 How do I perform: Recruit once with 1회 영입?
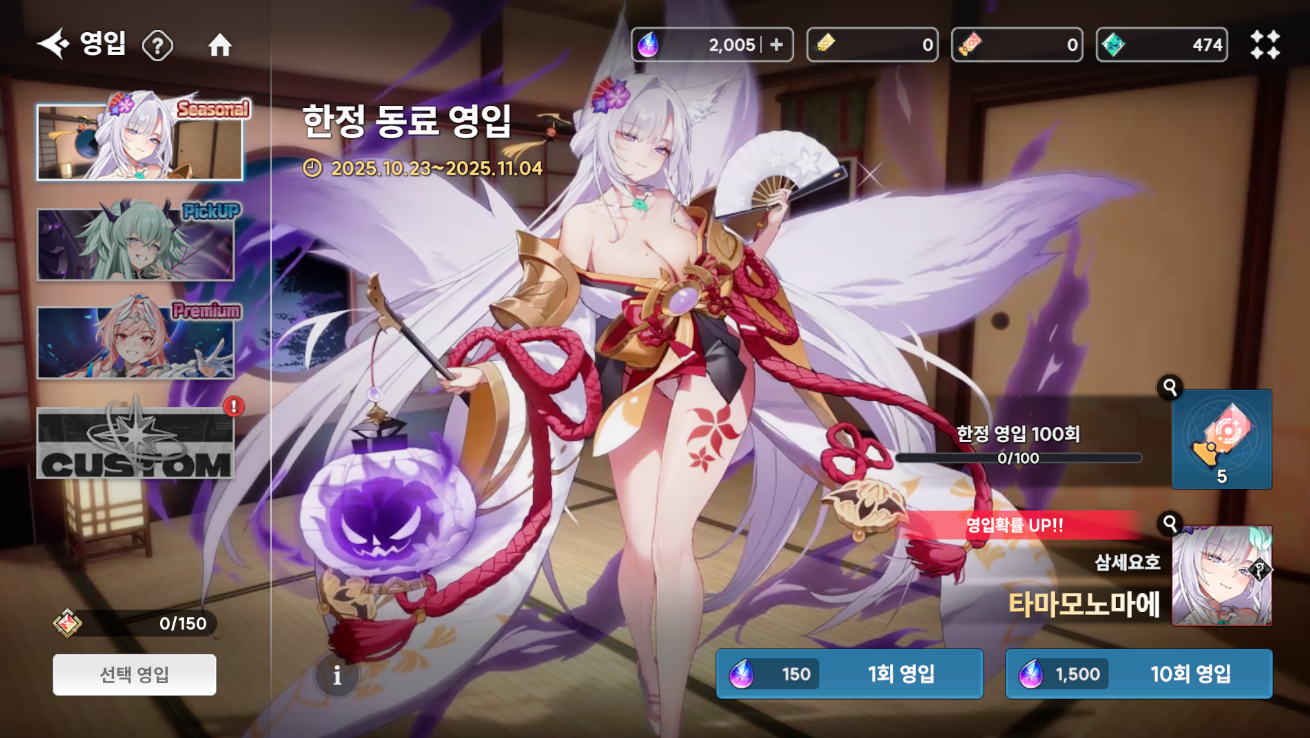(x=849, y=674)
